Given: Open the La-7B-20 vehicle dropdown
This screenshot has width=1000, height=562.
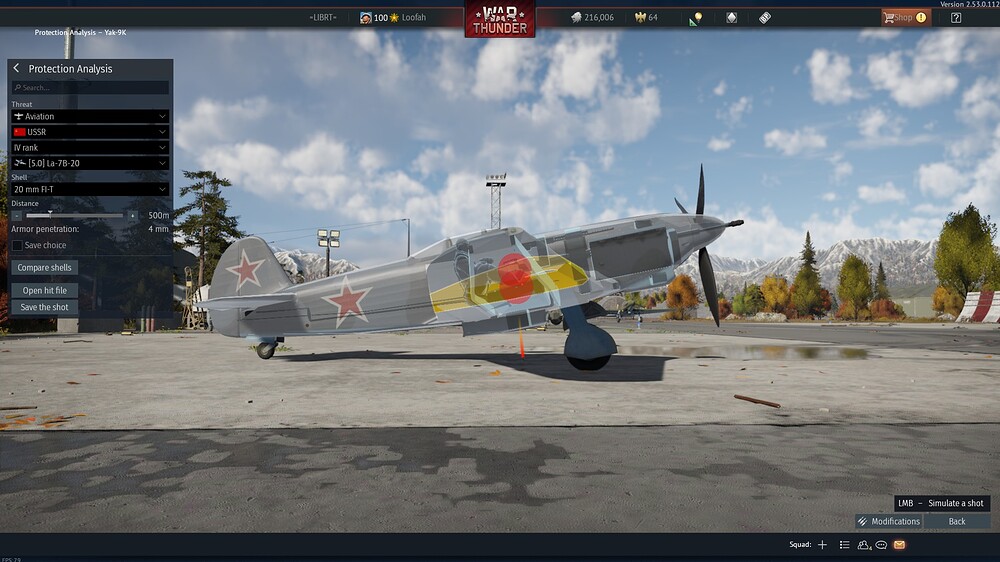Looking at the screenshot, I should [x=90, y=163].
